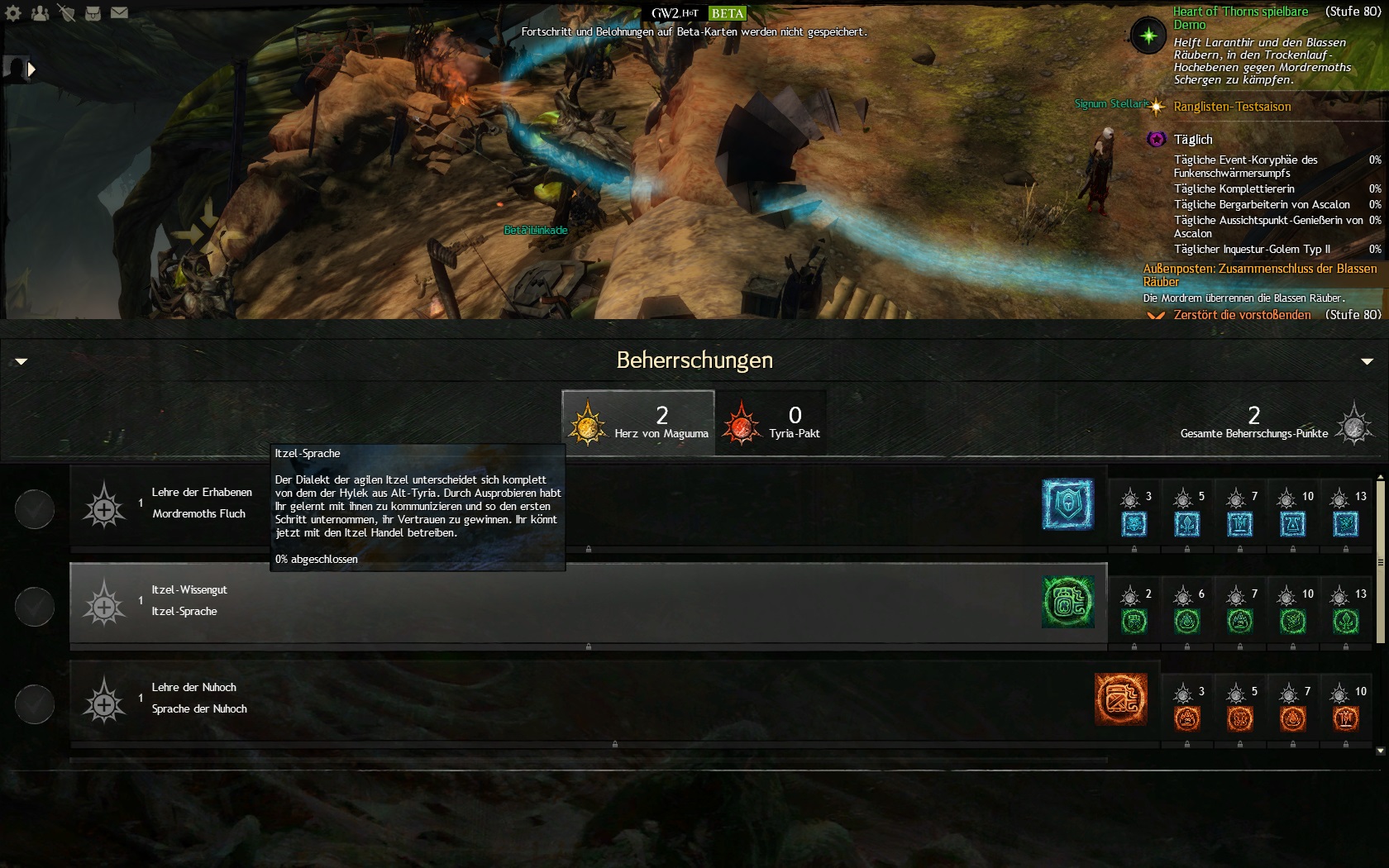The width and height of the screenshot is (1389, 868).
Task: Toggle the round checkbox beside Itzel-Wissengut
Action: click(x=35, y=606)
